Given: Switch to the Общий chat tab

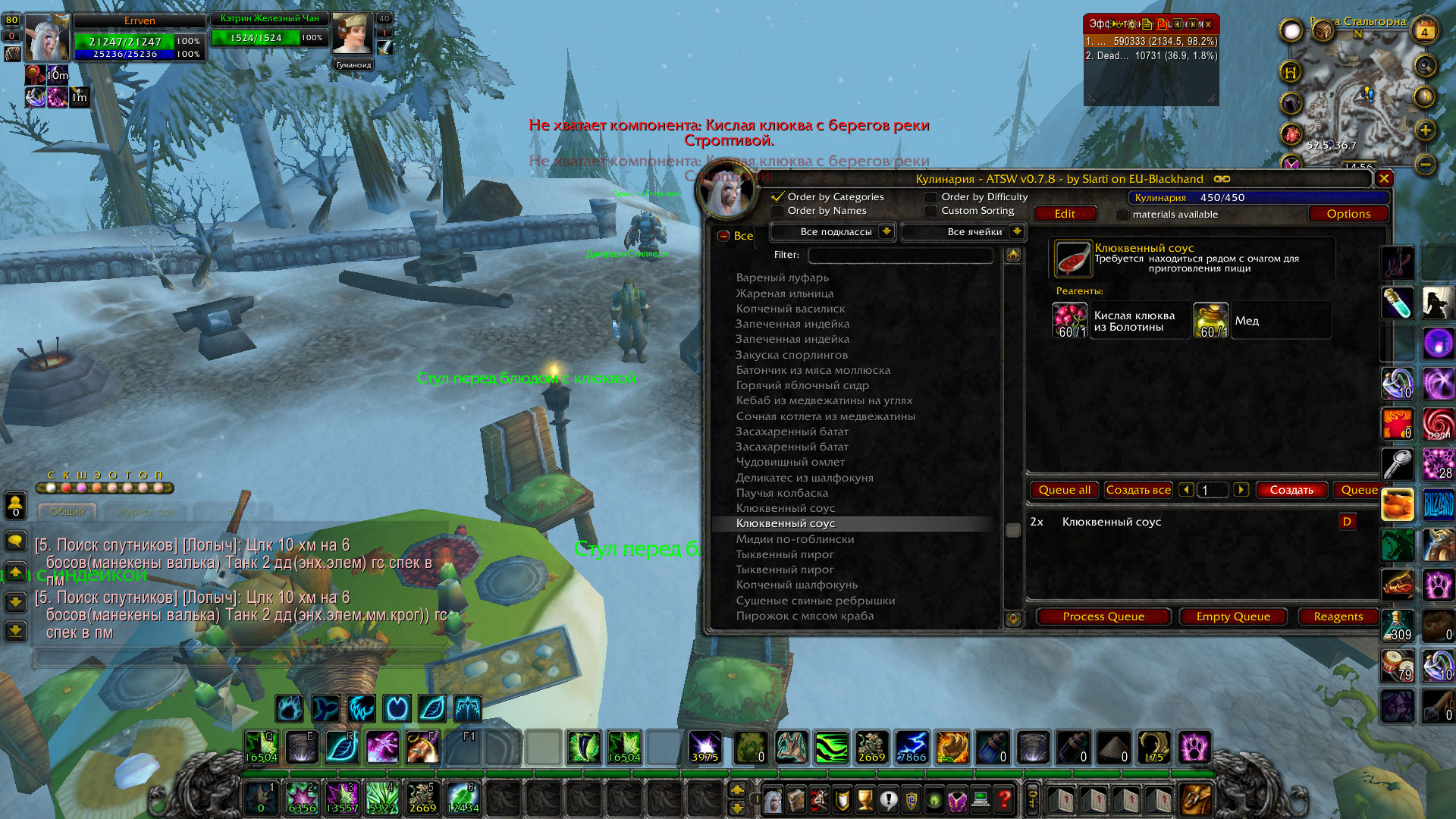Looking at the screenshot, I should click(x=67, y=512).
